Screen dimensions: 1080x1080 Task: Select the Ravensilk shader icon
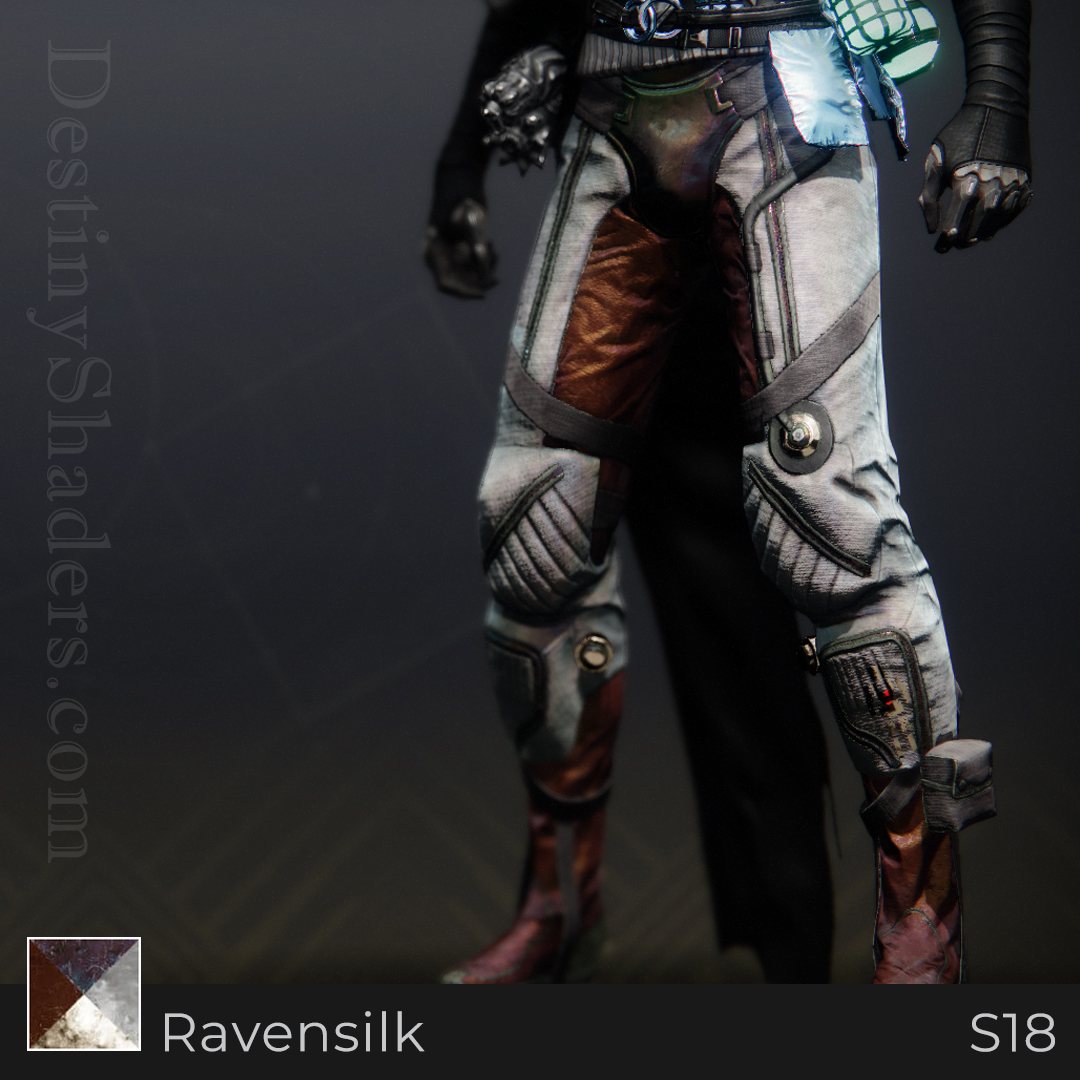[84, 993]
